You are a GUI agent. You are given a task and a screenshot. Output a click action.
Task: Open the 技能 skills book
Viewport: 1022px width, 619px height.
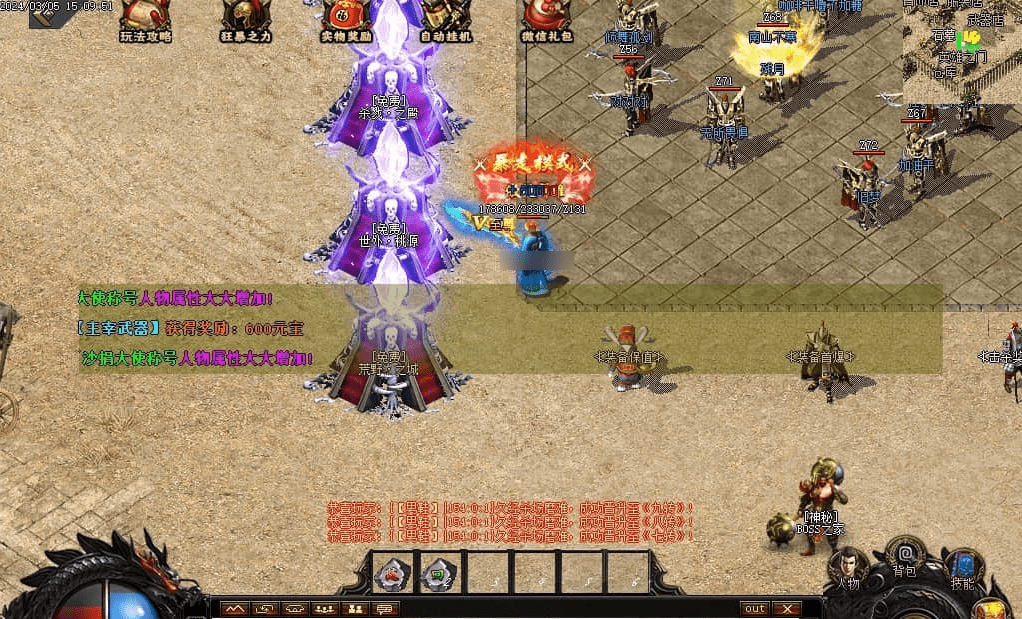tap(962, 568)
